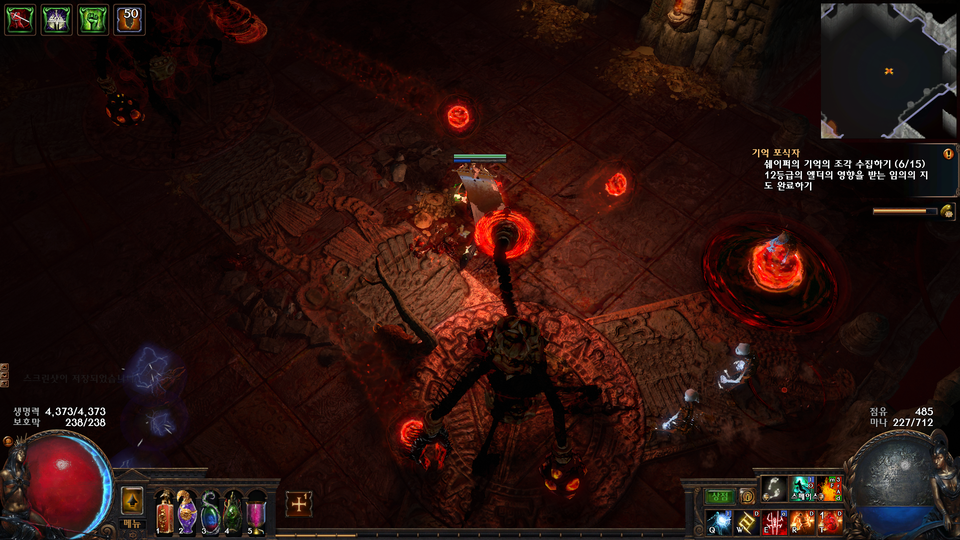Viewport: 960px width, 540px height.
Task: Select the footprints move skill slot
Action: [x=773, y=488]
